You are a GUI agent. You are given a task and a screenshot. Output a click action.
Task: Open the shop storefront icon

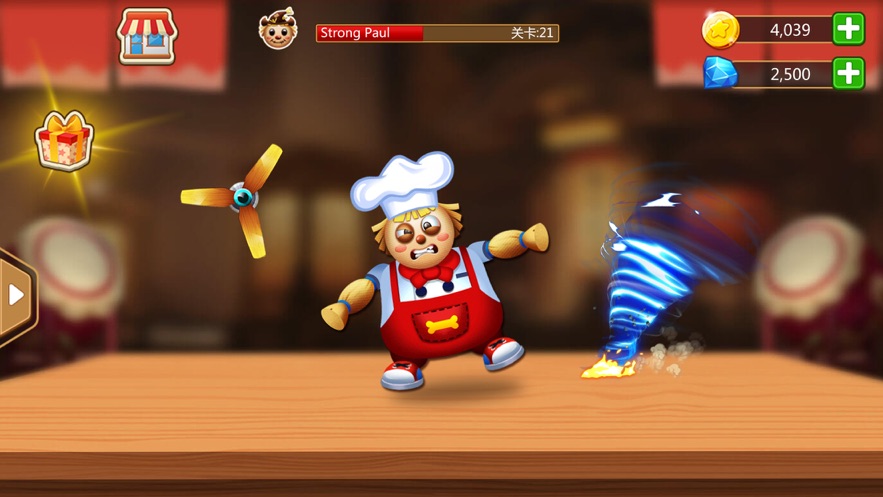click(147, 36)
